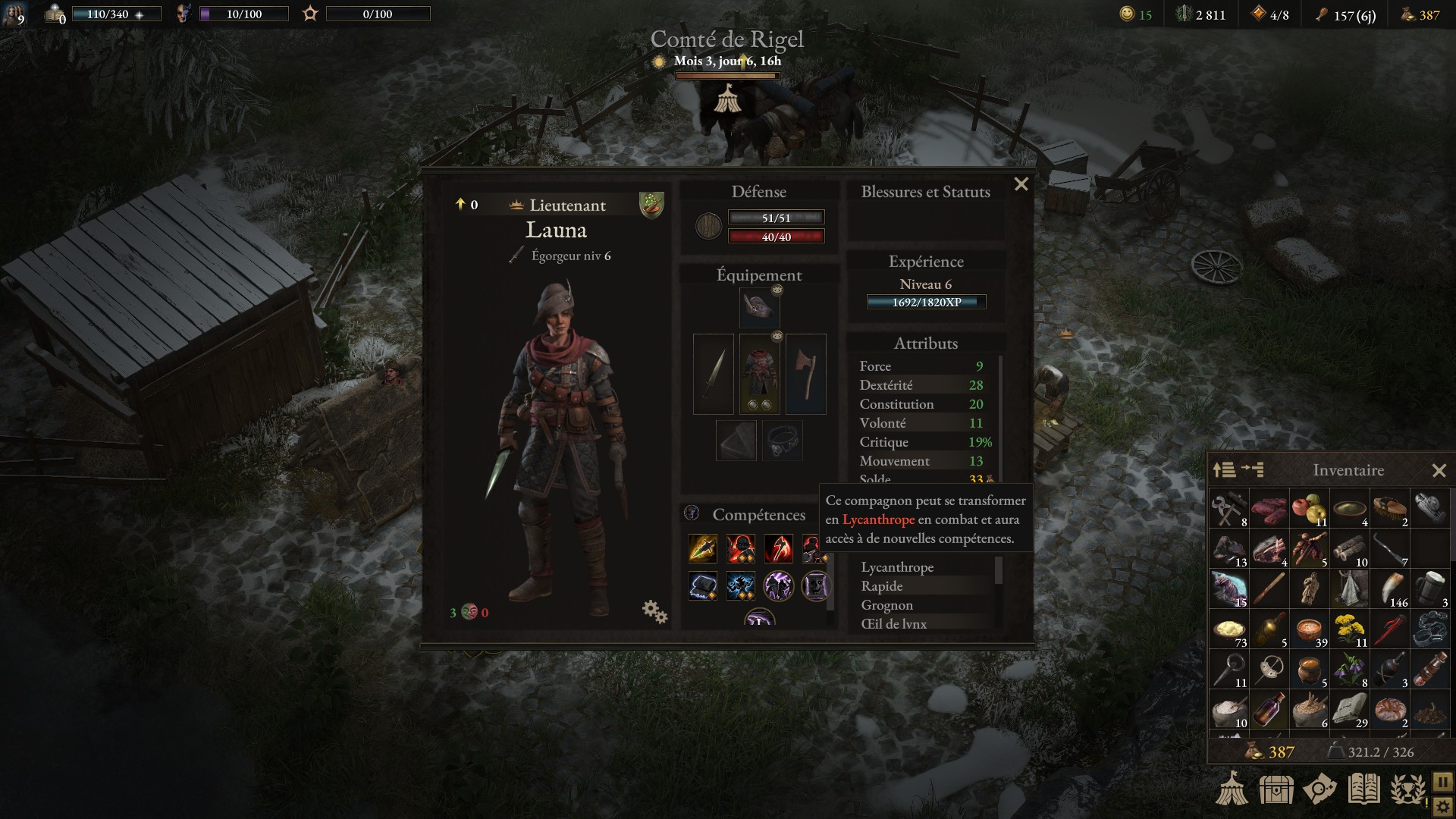The height and width of the screenshot is (819, 1456).
Task: Open the treasure chest menu button
Action: [x=1276, y=789]
